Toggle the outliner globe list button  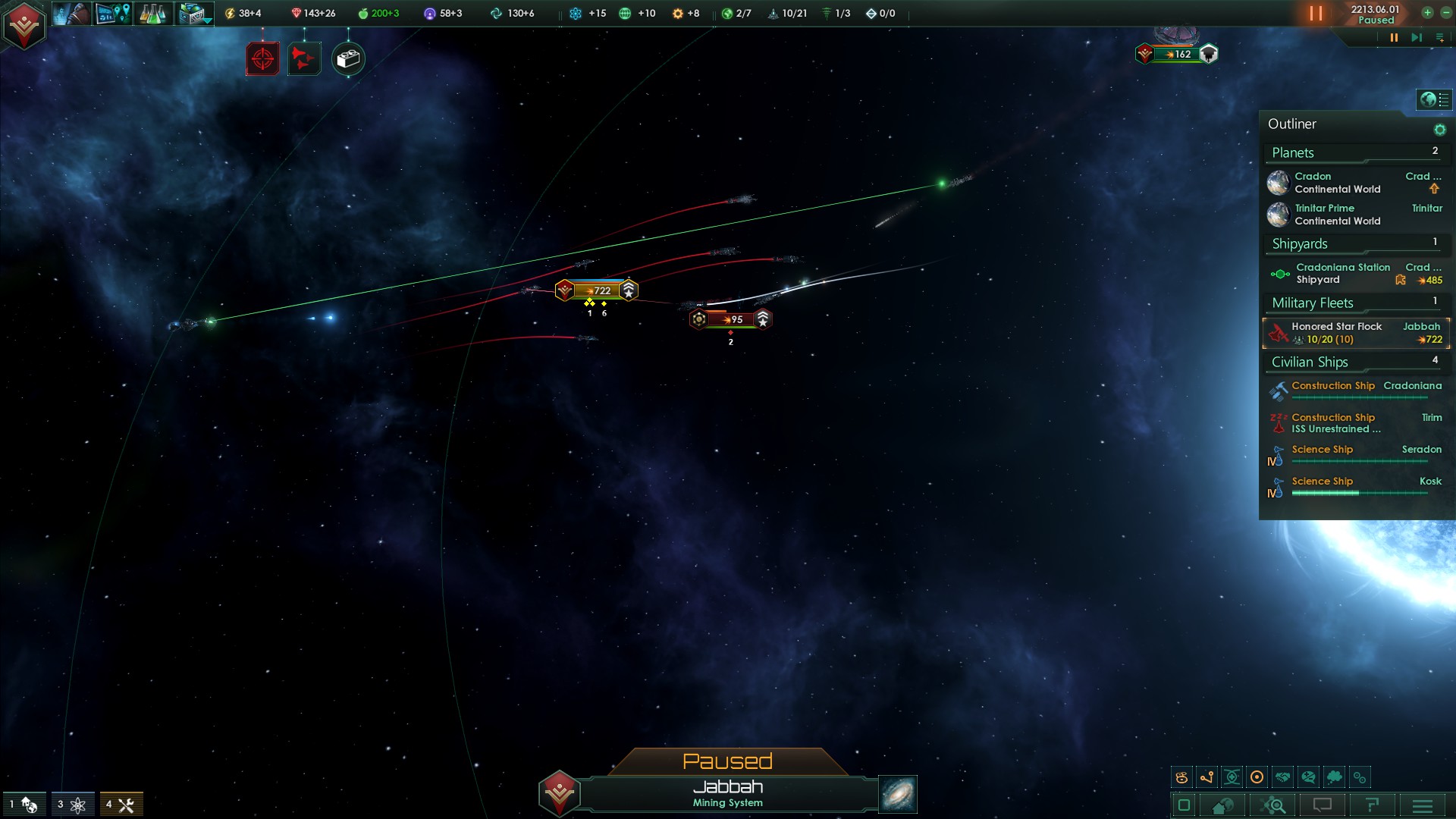tap(1433, 99)
